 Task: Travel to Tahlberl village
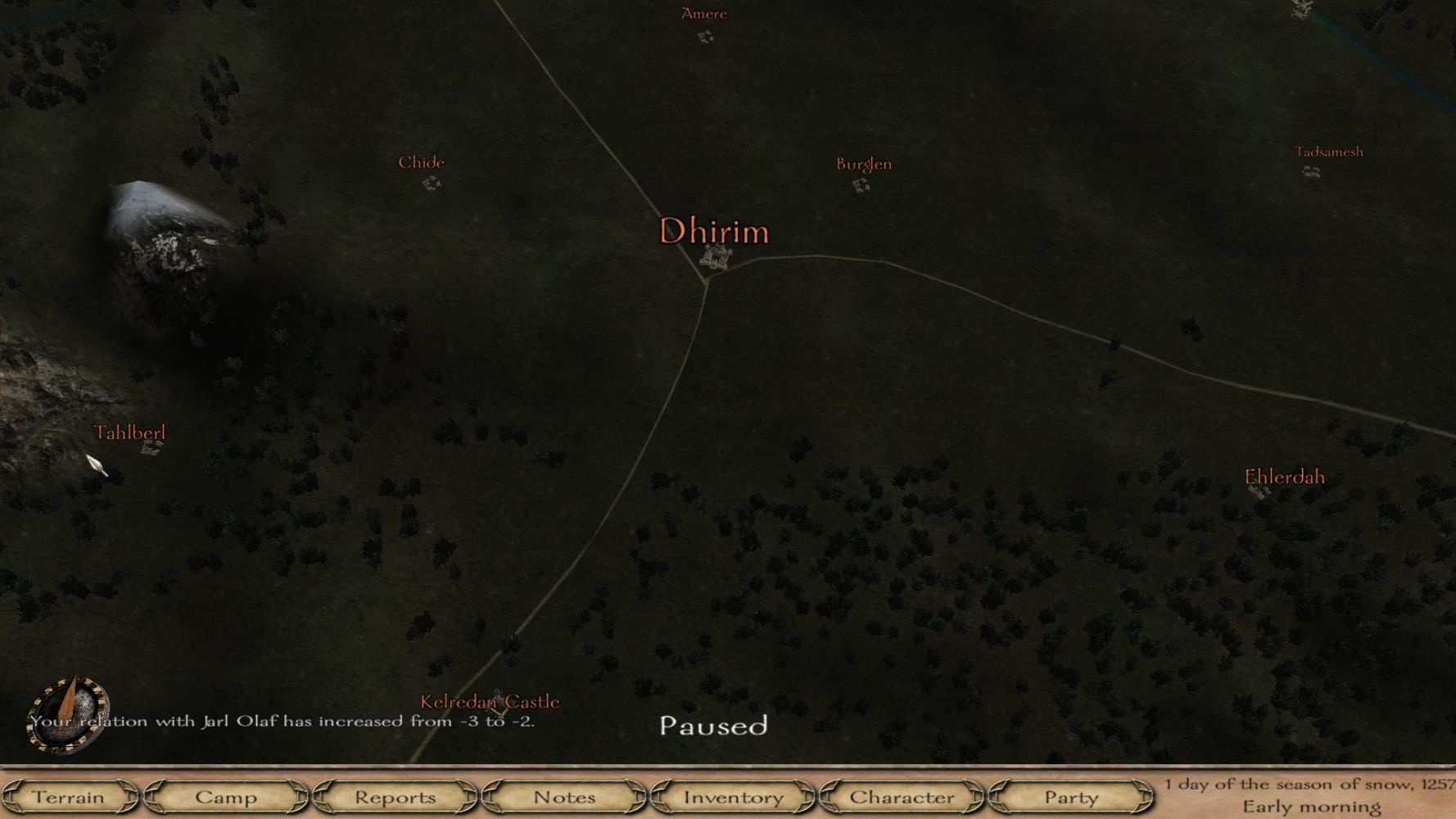[151, 447]
